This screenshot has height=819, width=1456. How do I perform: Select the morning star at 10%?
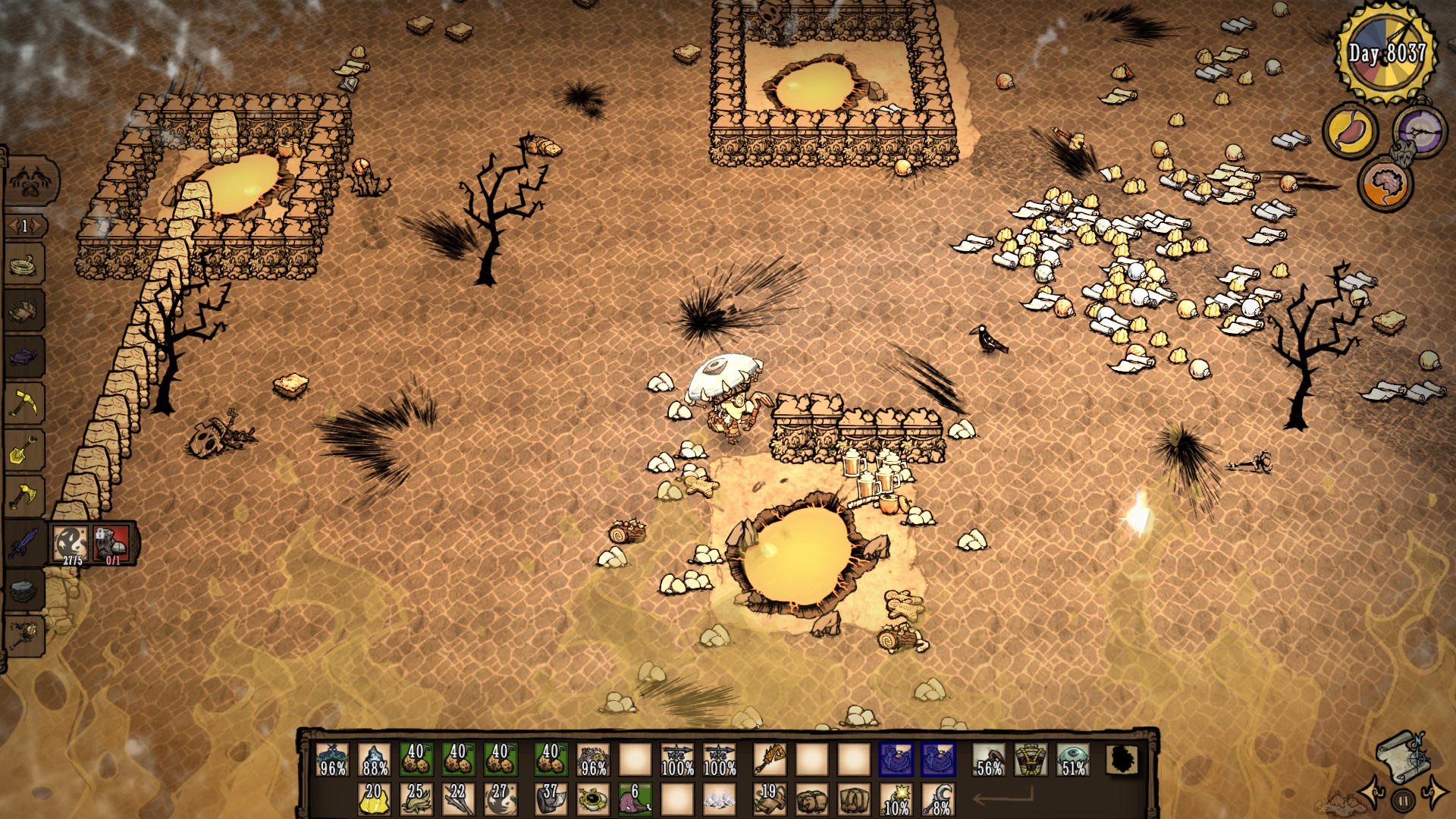click(896, 799)
